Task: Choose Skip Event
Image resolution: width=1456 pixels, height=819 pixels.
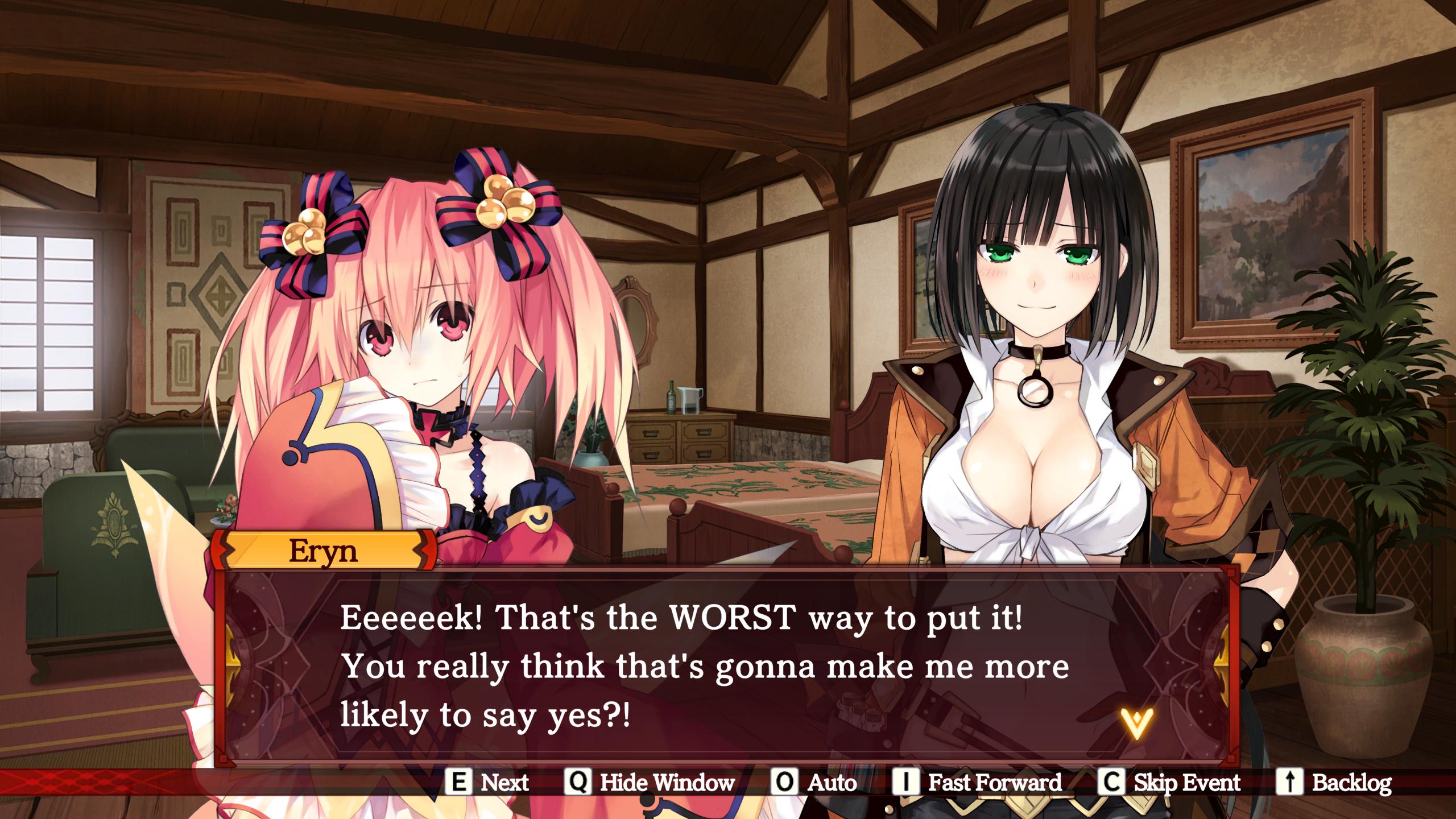Action: tap(1169, 783)
